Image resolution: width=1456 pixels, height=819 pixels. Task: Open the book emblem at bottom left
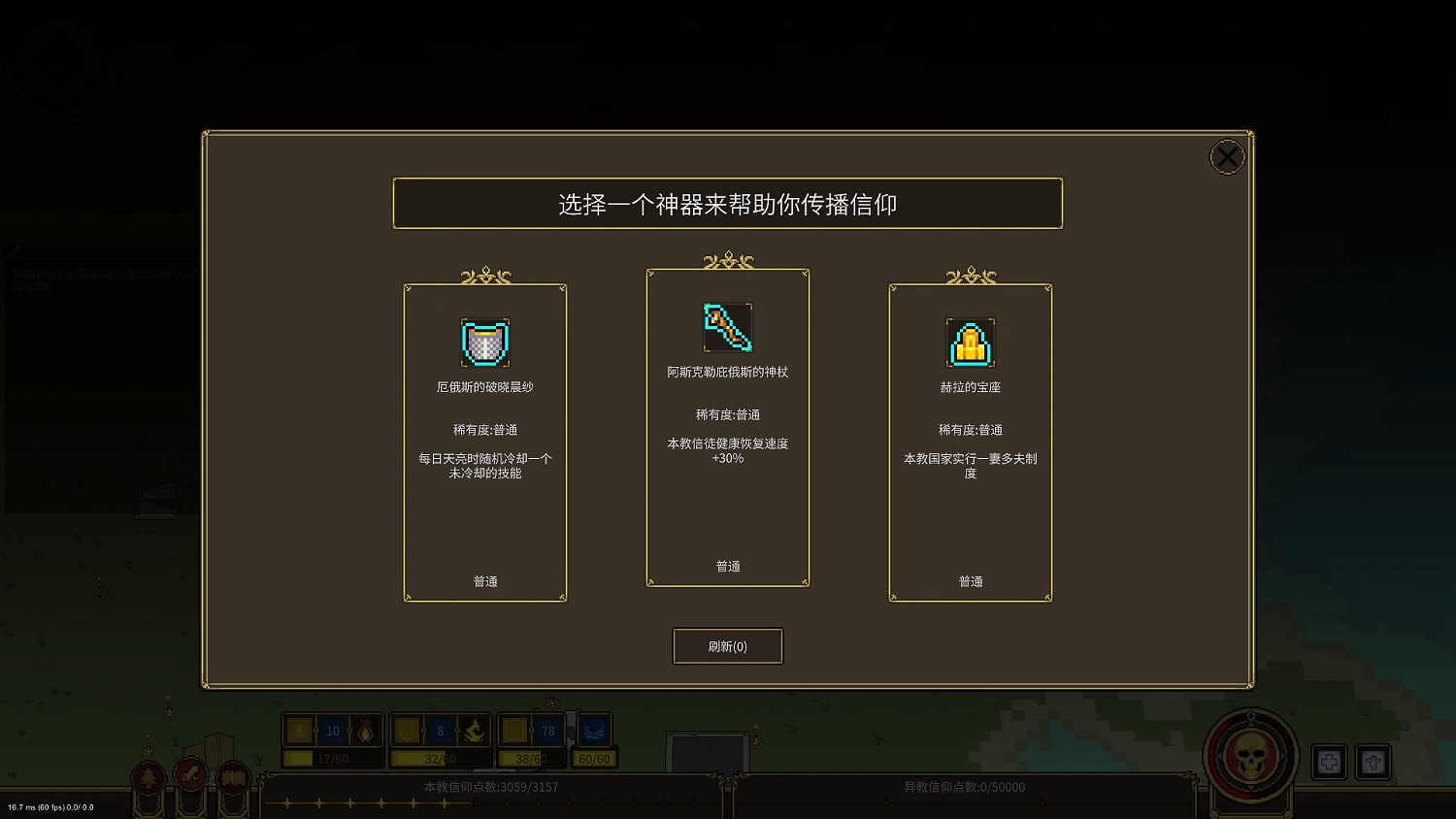click(233, 776)
